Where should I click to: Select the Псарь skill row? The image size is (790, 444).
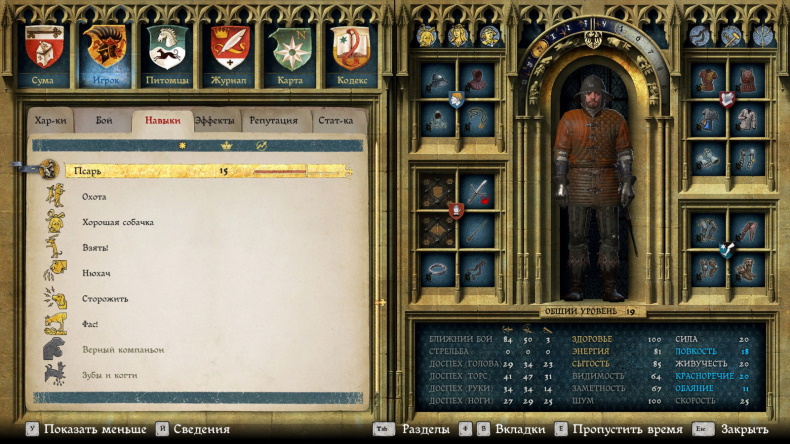(x=200, y=170)
